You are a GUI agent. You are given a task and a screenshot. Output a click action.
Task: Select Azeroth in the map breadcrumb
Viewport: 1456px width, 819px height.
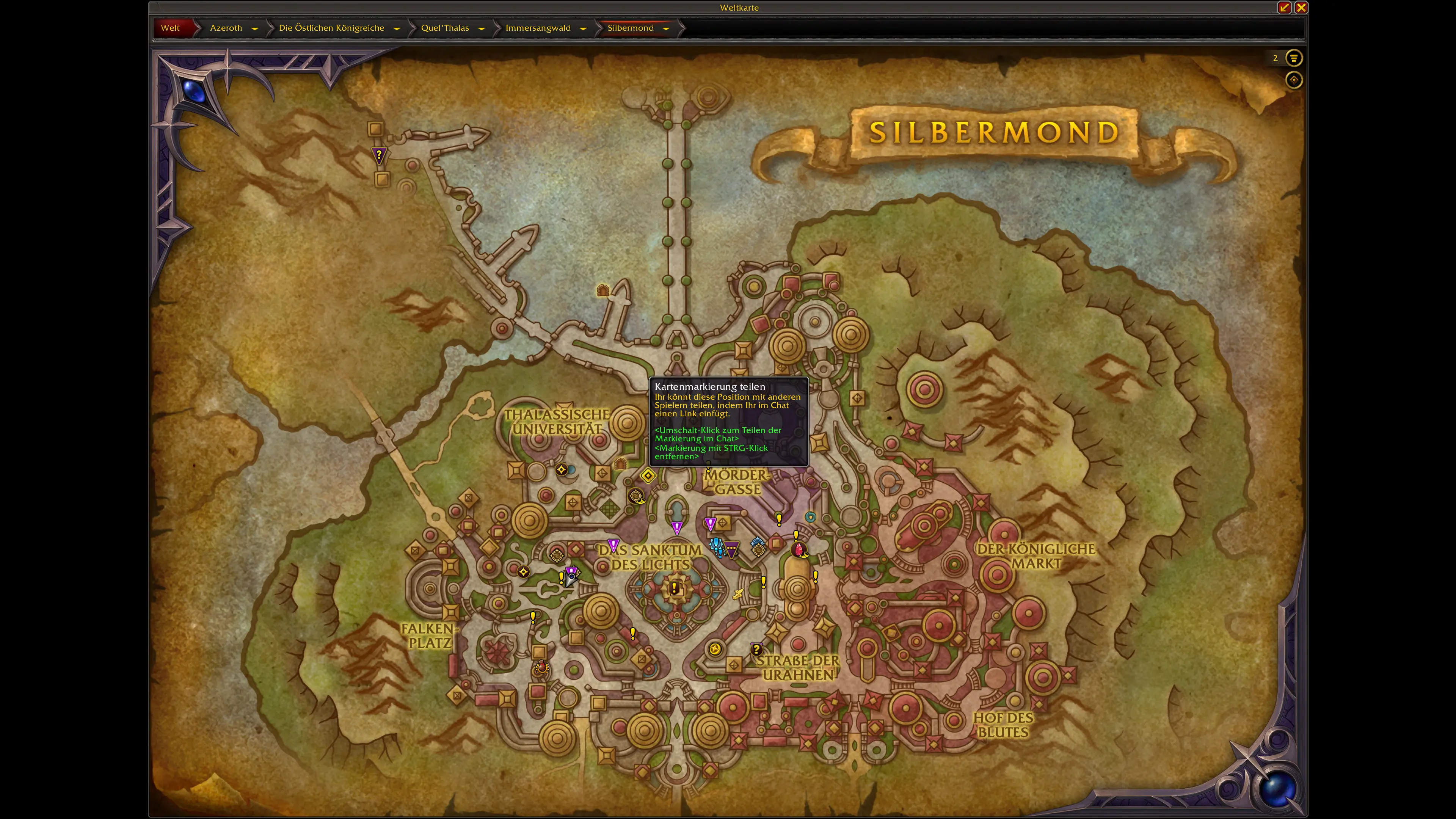(x=226, y=28)
